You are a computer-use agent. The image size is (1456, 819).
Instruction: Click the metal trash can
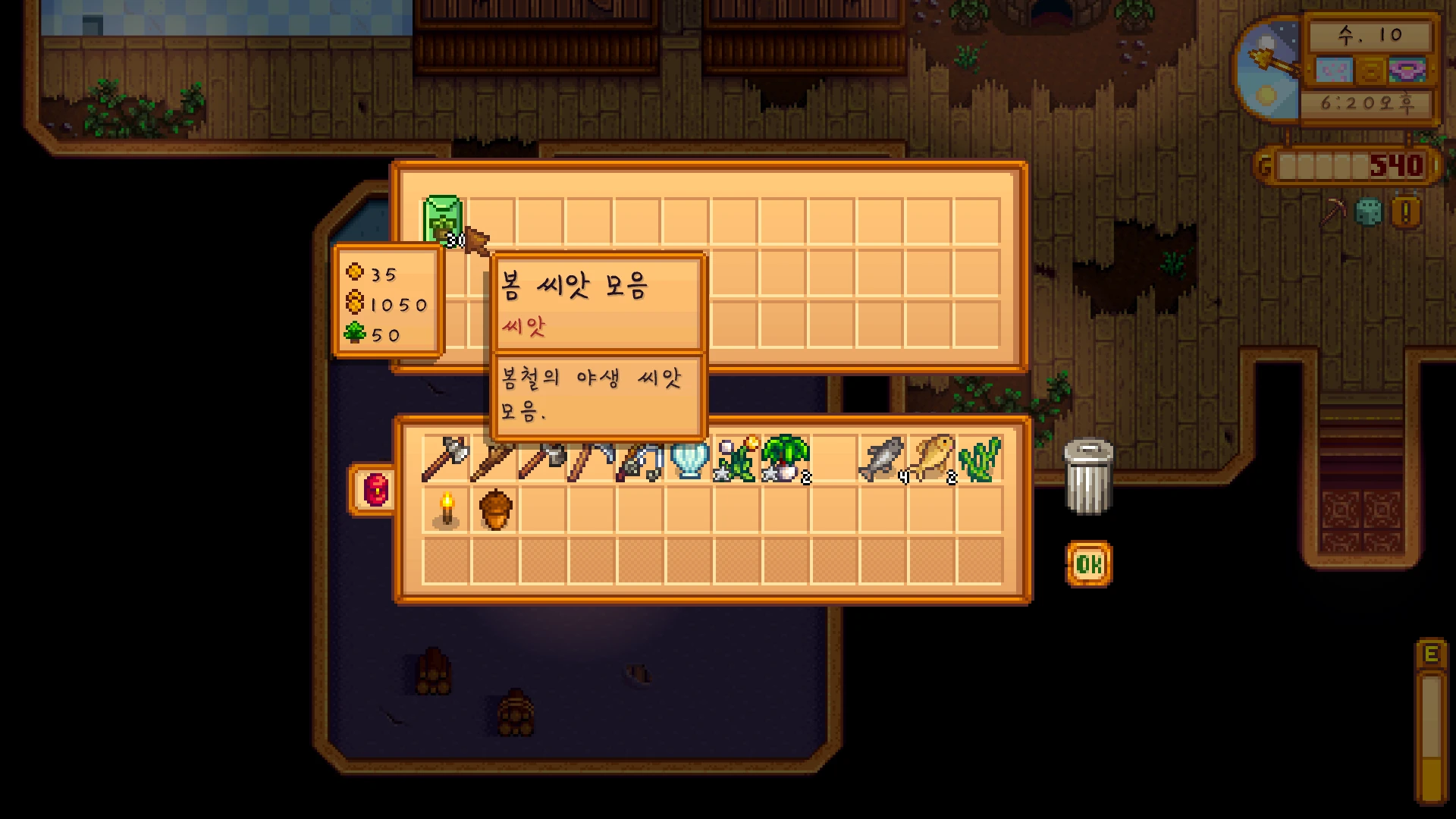[1088, 476]
